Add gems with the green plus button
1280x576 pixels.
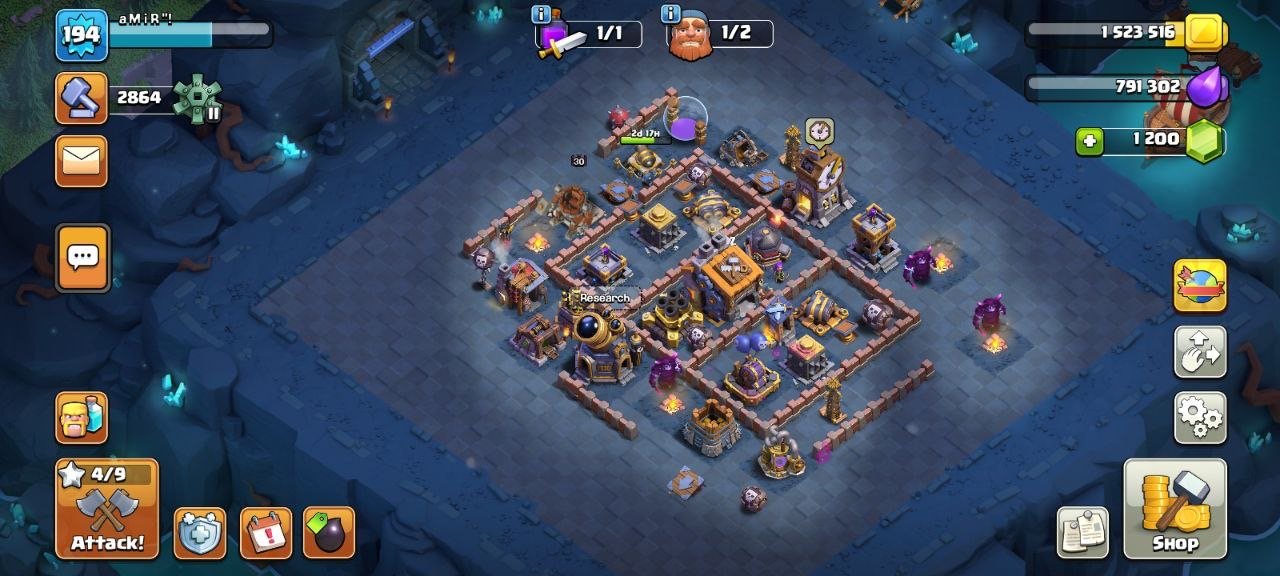pyautogui.click(x=1090, y=141)
